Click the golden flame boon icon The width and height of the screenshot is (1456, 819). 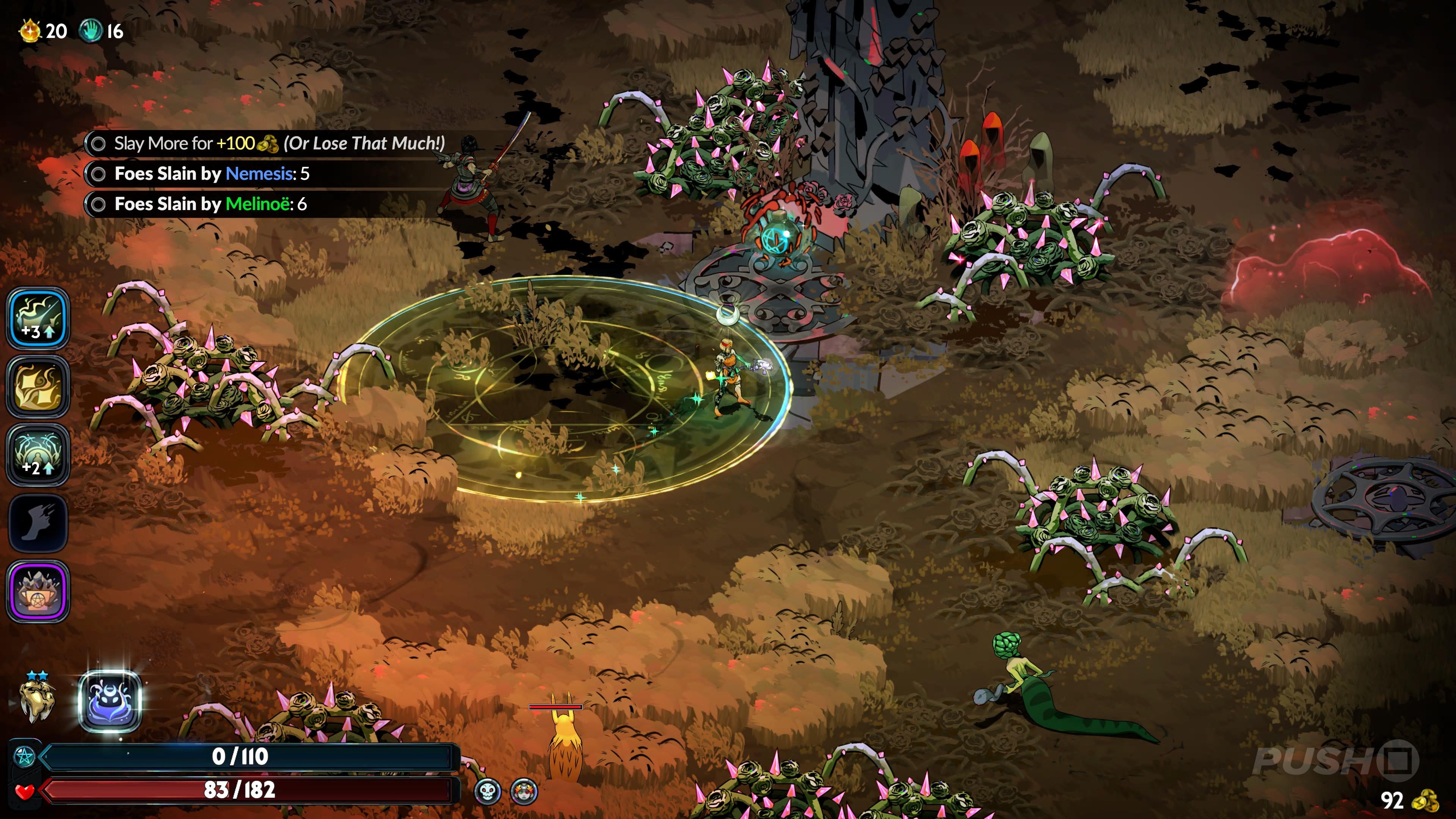click(38, 387)
